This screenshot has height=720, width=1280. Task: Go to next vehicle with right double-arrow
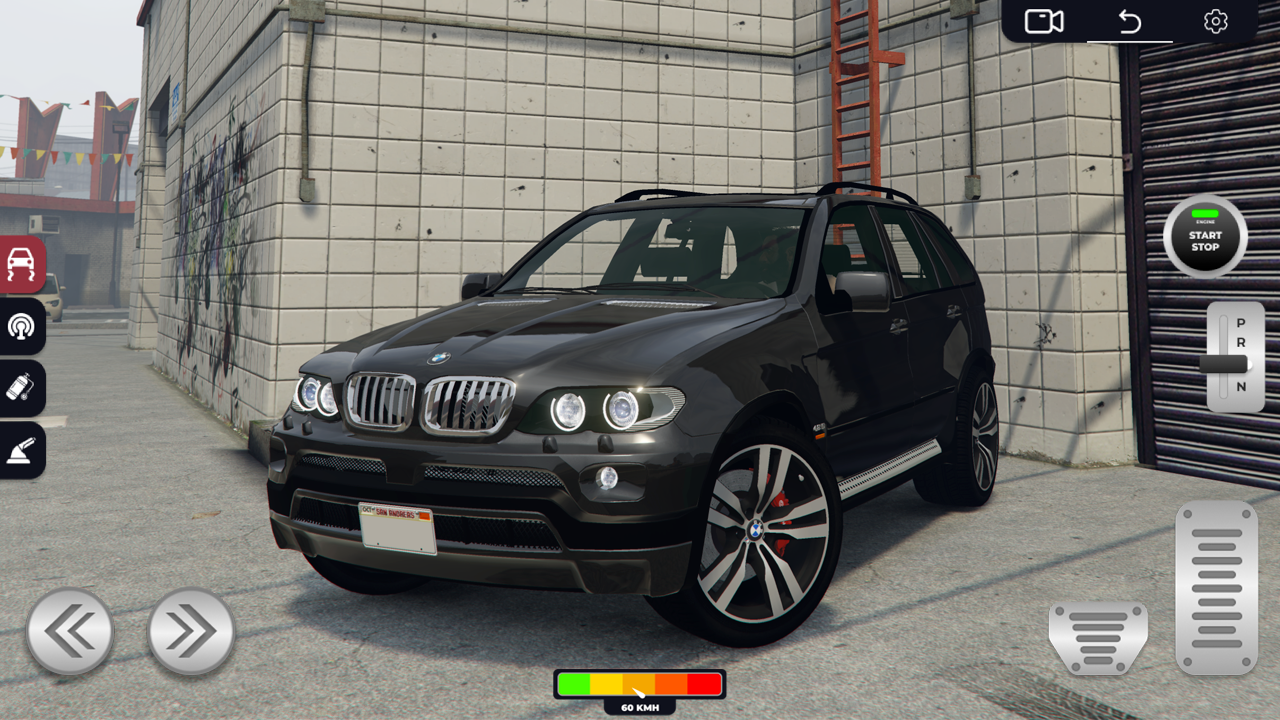(x=190, y=630)
